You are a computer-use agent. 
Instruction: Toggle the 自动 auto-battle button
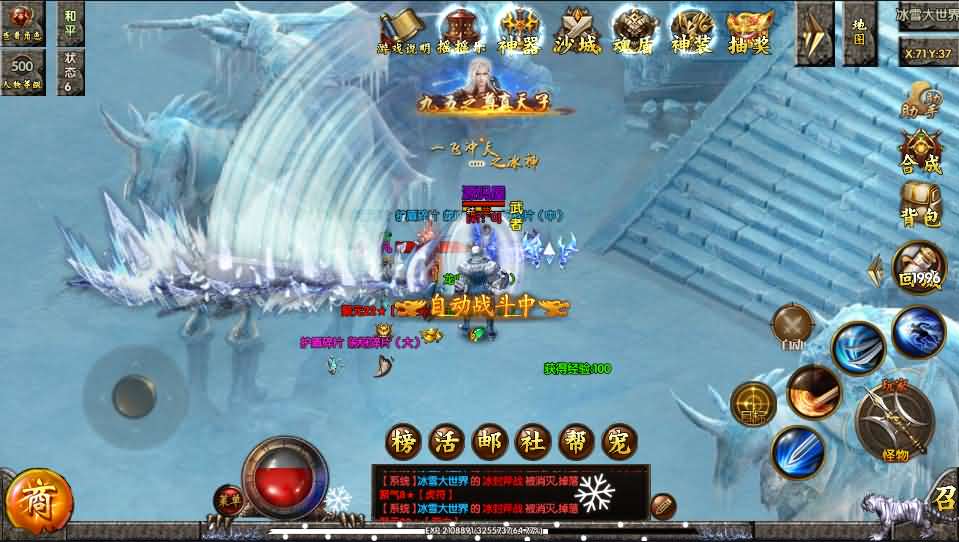pyautogui.click(x=793, y=326)
